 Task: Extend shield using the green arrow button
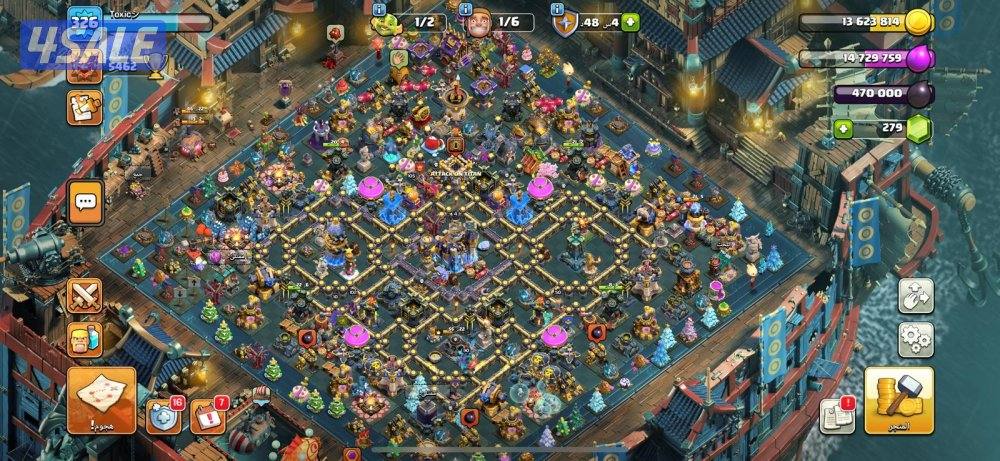(631, 22)
